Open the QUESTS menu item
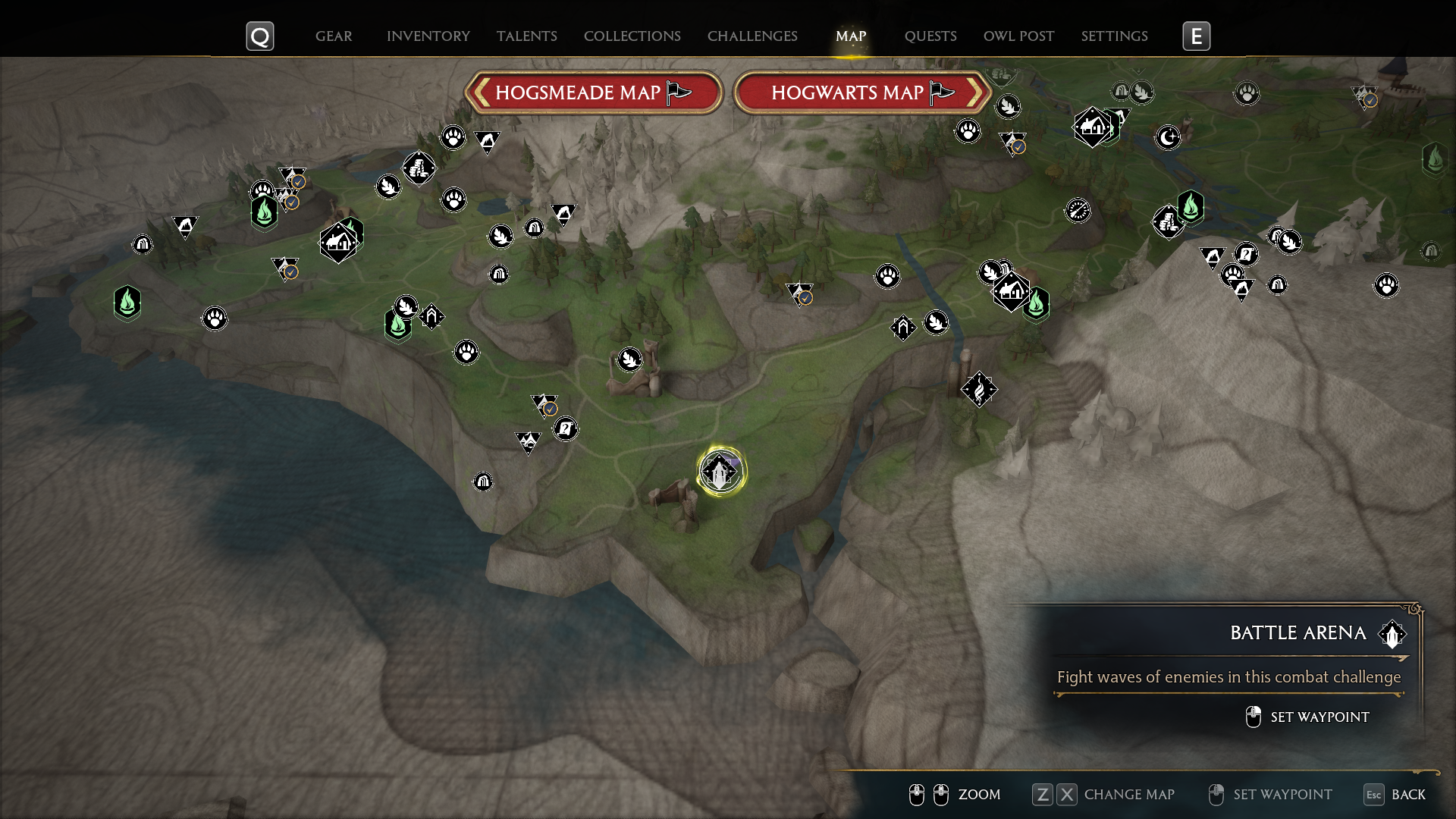 pos(930,36)
